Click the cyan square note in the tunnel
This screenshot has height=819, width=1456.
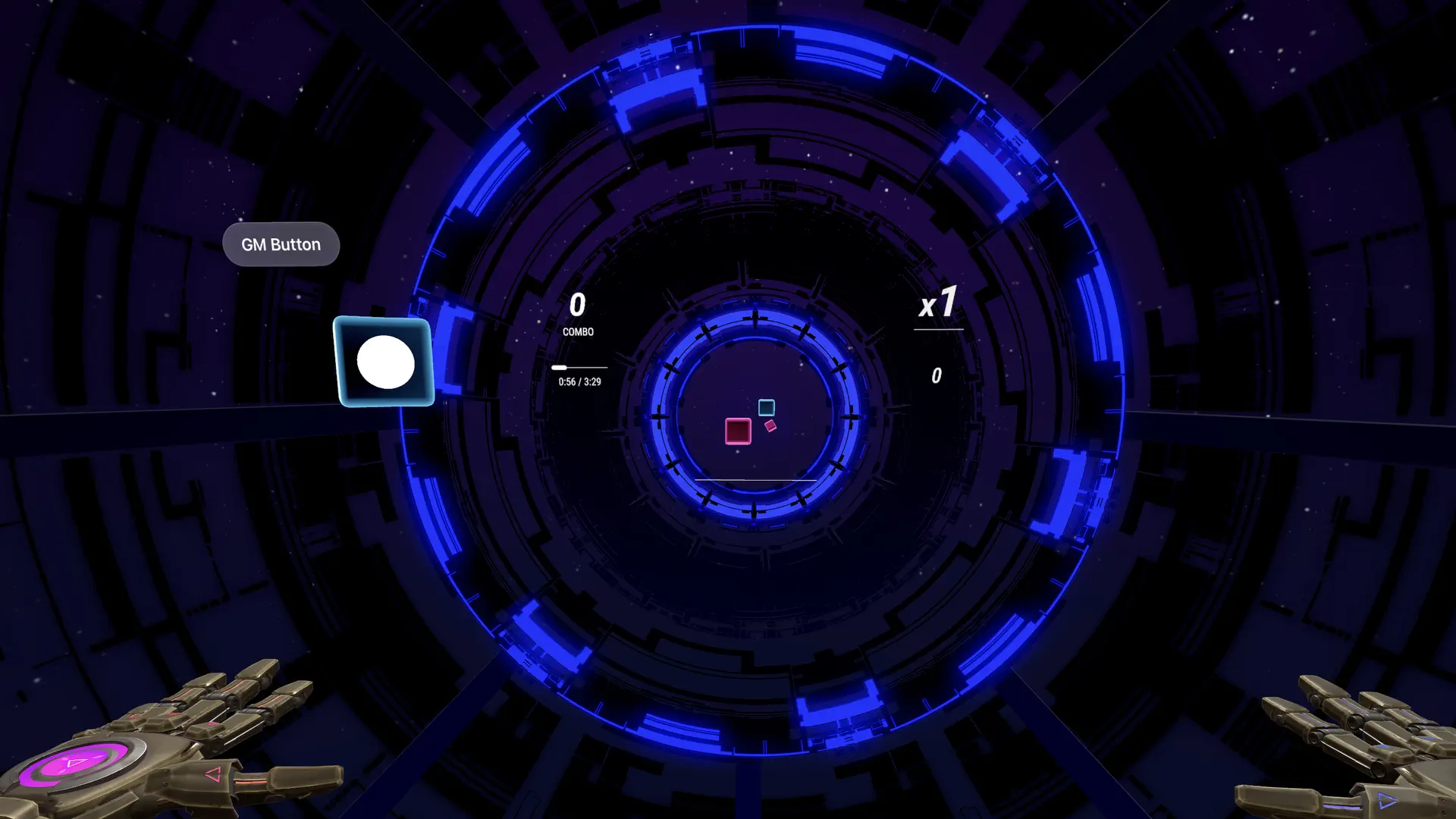click(765, 408)
